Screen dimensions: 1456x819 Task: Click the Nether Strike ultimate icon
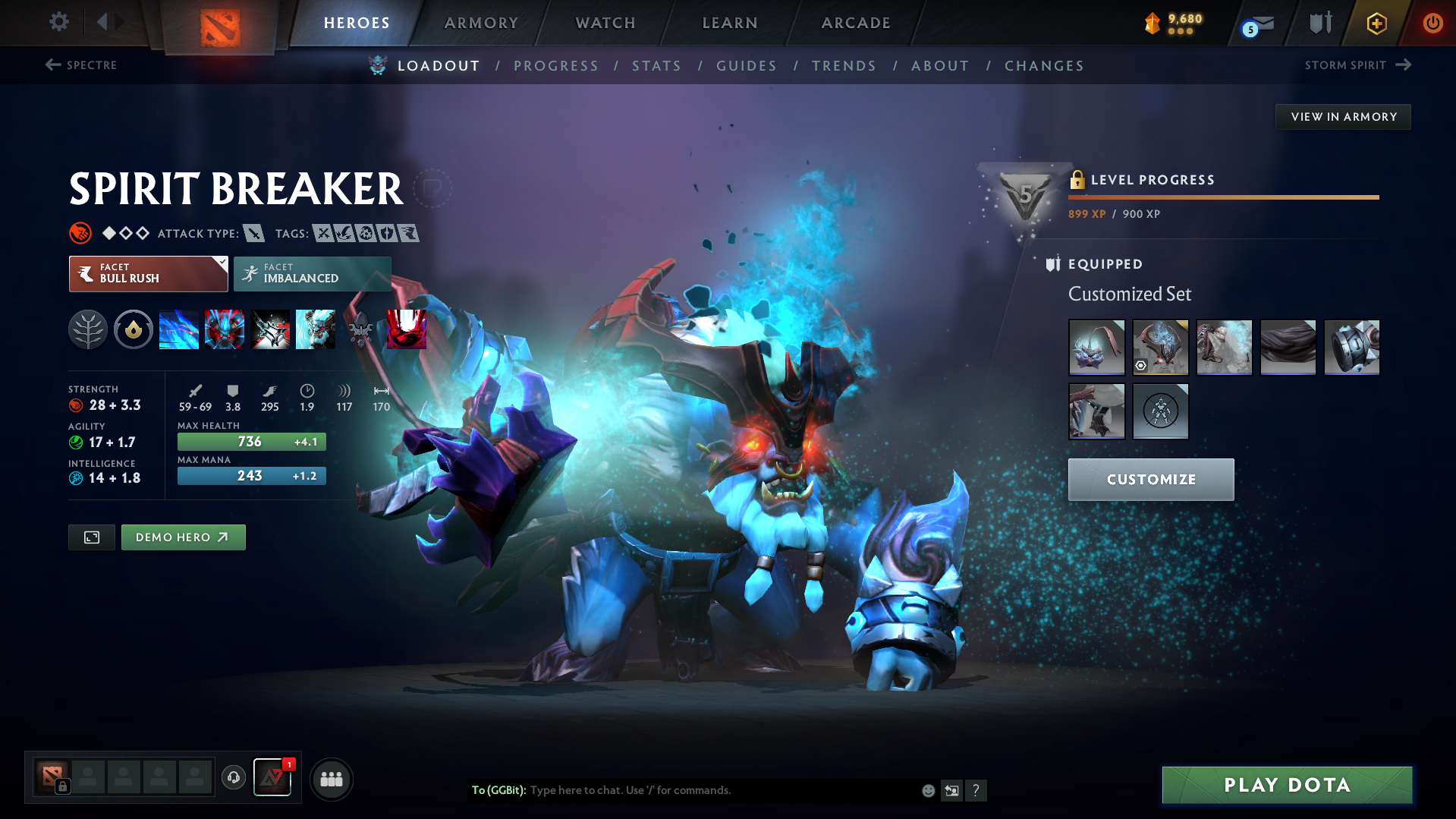coord(407,329)
